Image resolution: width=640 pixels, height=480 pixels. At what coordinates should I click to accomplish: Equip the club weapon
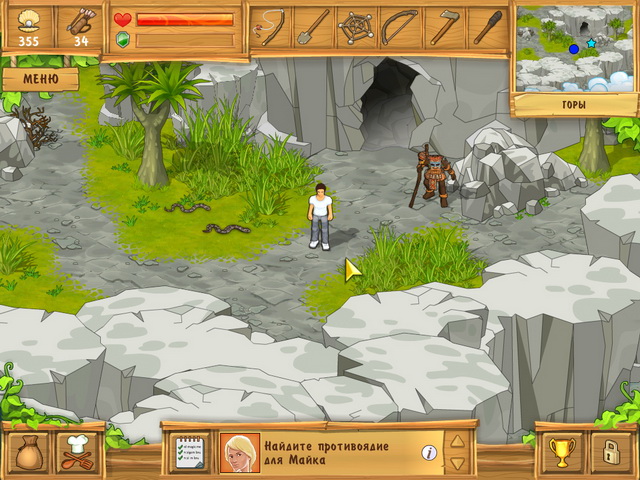click(x=487, y=27)
